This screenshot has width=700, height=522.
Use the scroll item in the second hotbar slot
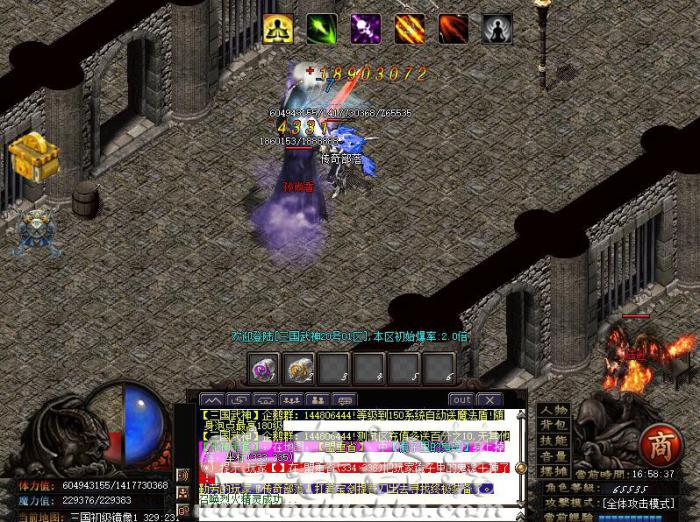(300, 369)
